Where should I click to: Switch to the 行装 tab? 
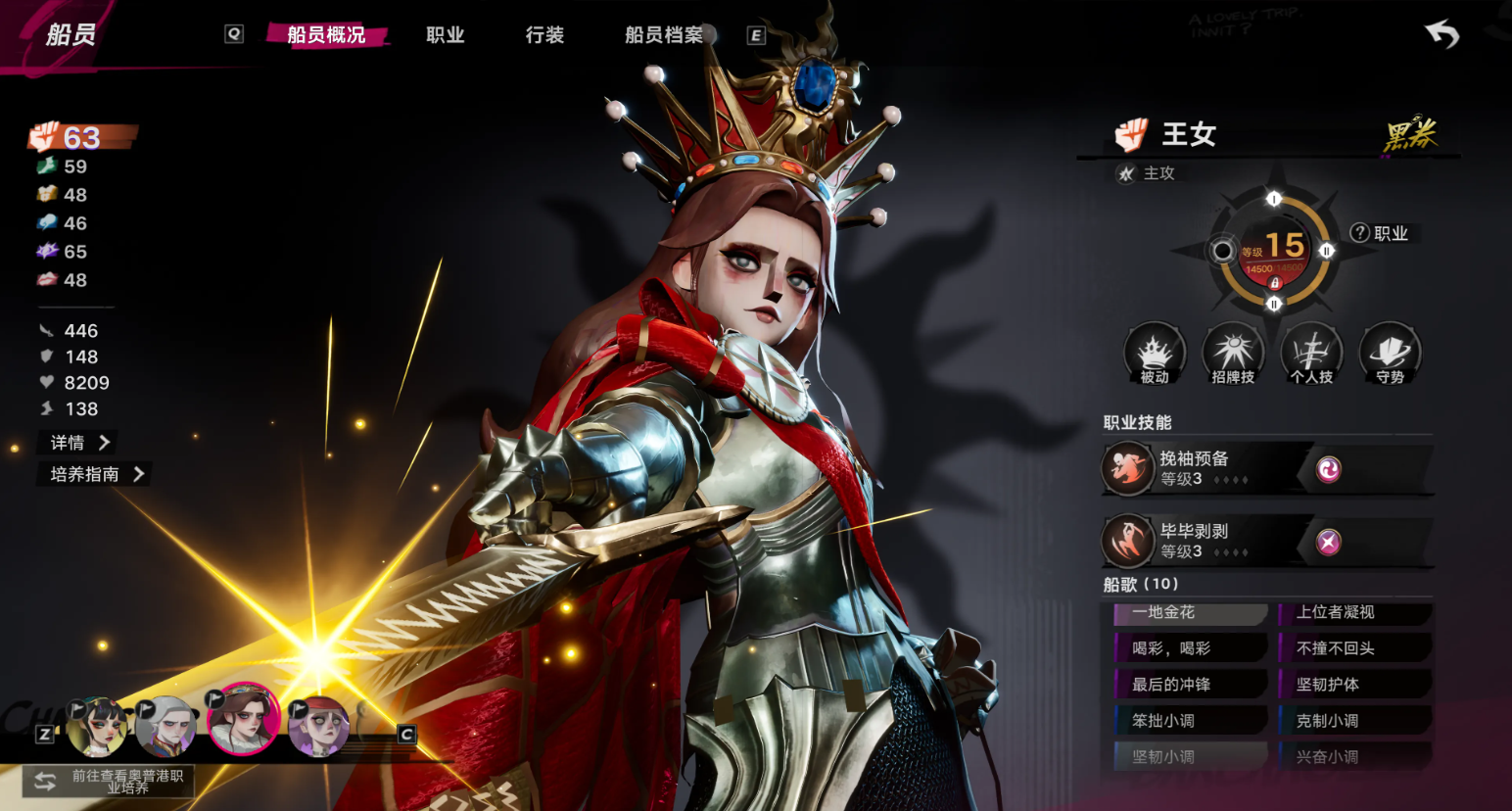pyautogui.click(x=544, y=35)
